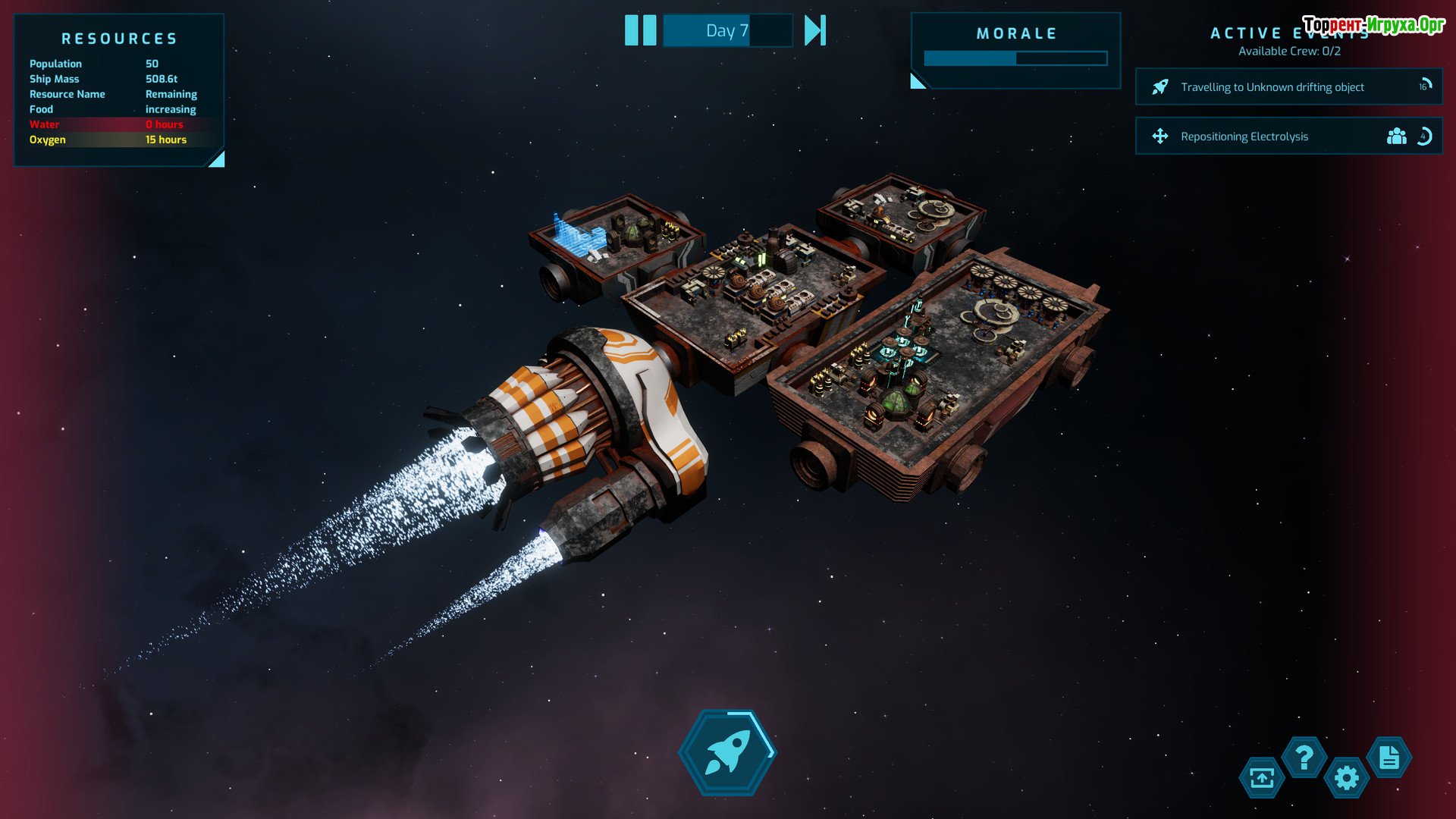Click the upload screen hexagon icon
1456x819 pixels.
[1262, 778]
